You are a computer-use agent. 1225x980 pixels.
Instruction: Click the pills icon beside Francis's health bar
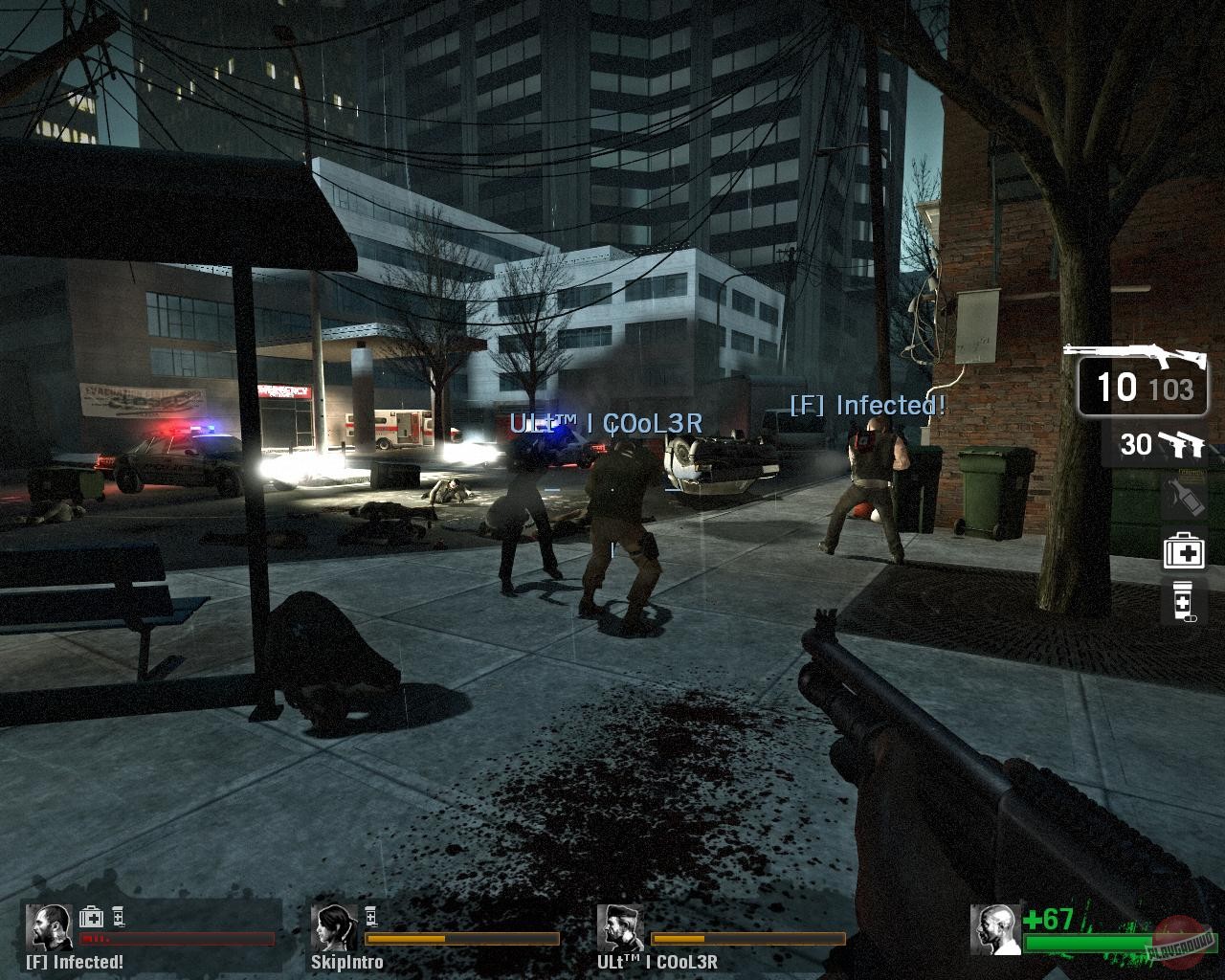tap(117, 918)
